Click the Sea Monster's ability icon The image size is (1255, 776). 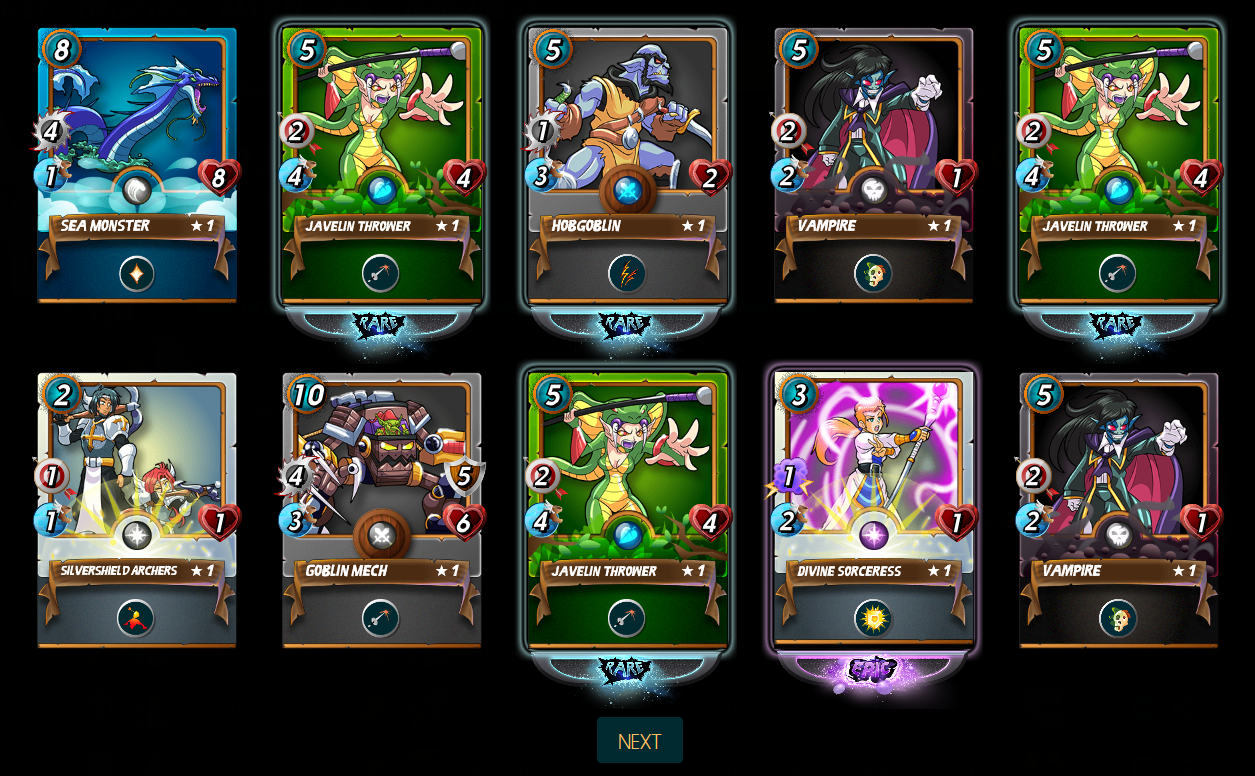tap(137, 273)
